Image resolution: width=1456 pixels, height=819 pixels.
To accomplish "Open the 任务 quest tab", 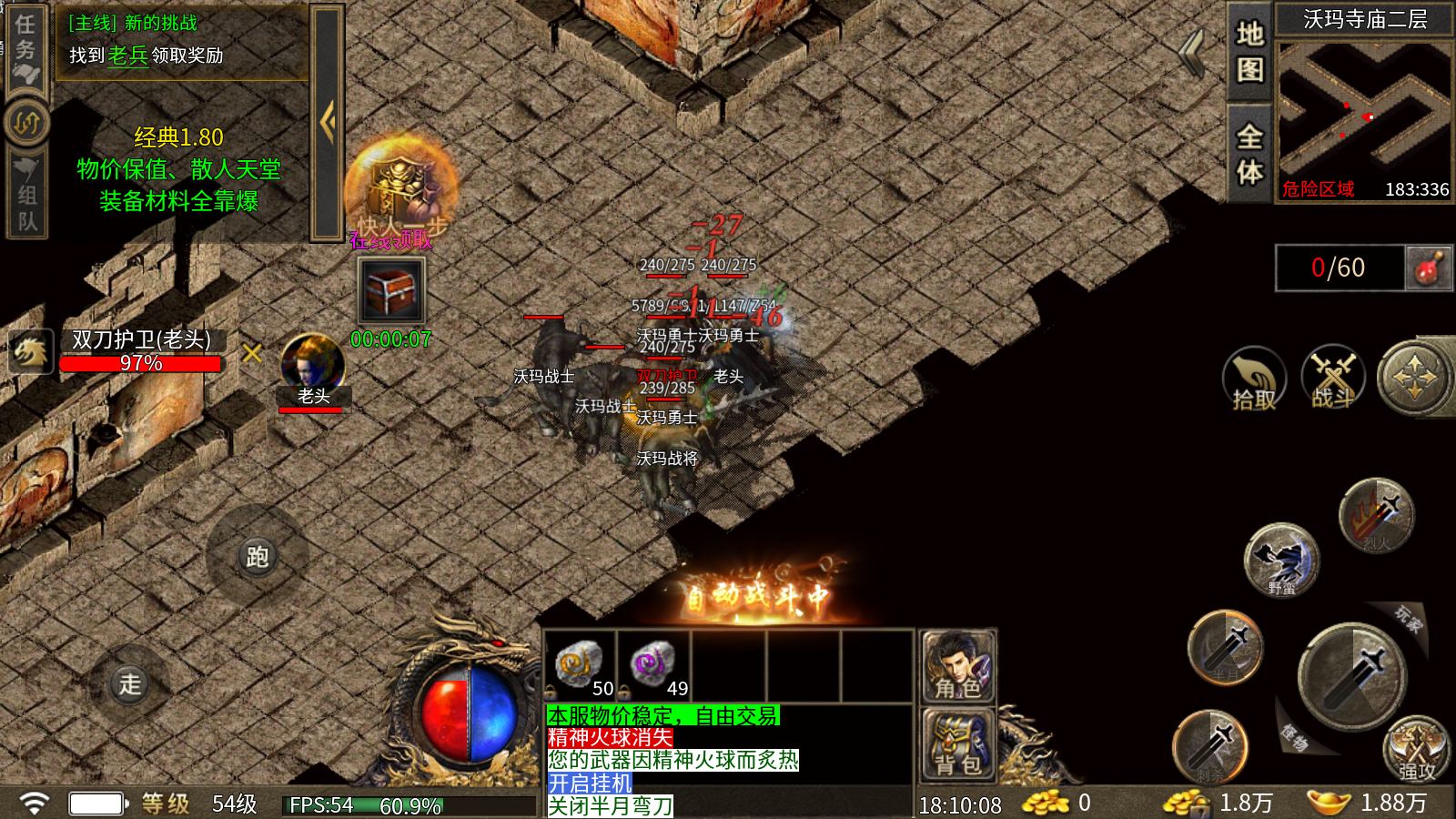I will tap(26, 47).
